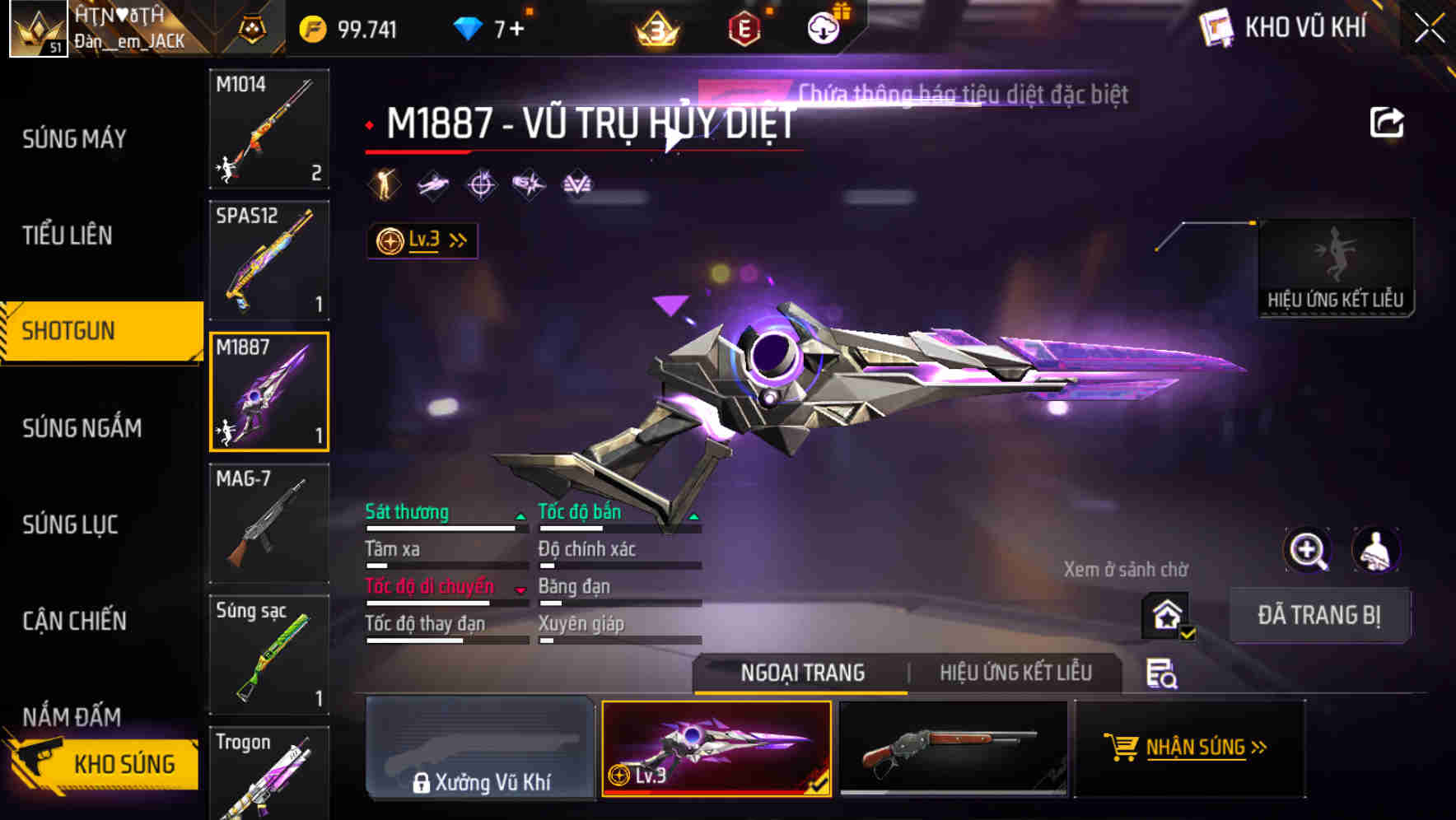
Task: Expand Lv.3 details via double chevron
Action: tap(455, 240)
